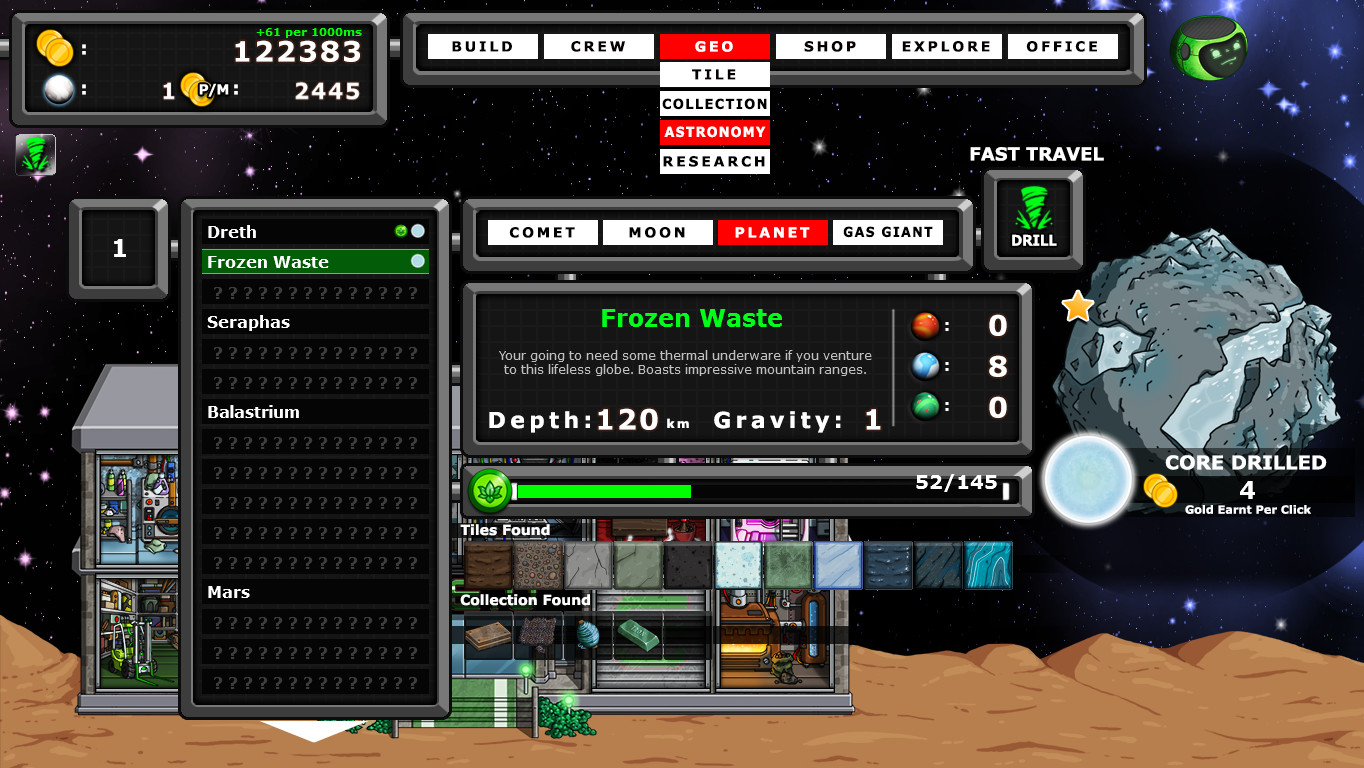Toggle the blue circle beside the Dreth header
Screen dimensions: 1364x768
click(419, 232)
